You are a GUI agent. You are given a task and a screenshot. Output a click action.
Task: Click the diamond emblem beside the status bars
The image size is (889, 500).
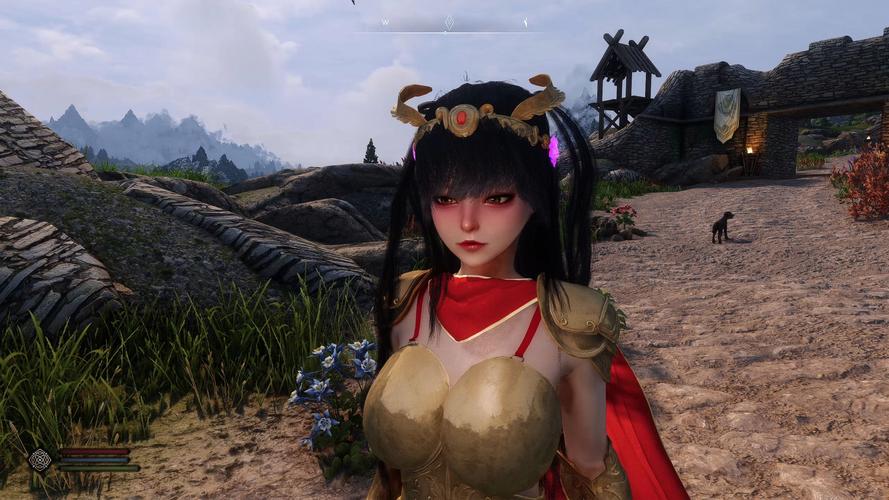(39, 459)
